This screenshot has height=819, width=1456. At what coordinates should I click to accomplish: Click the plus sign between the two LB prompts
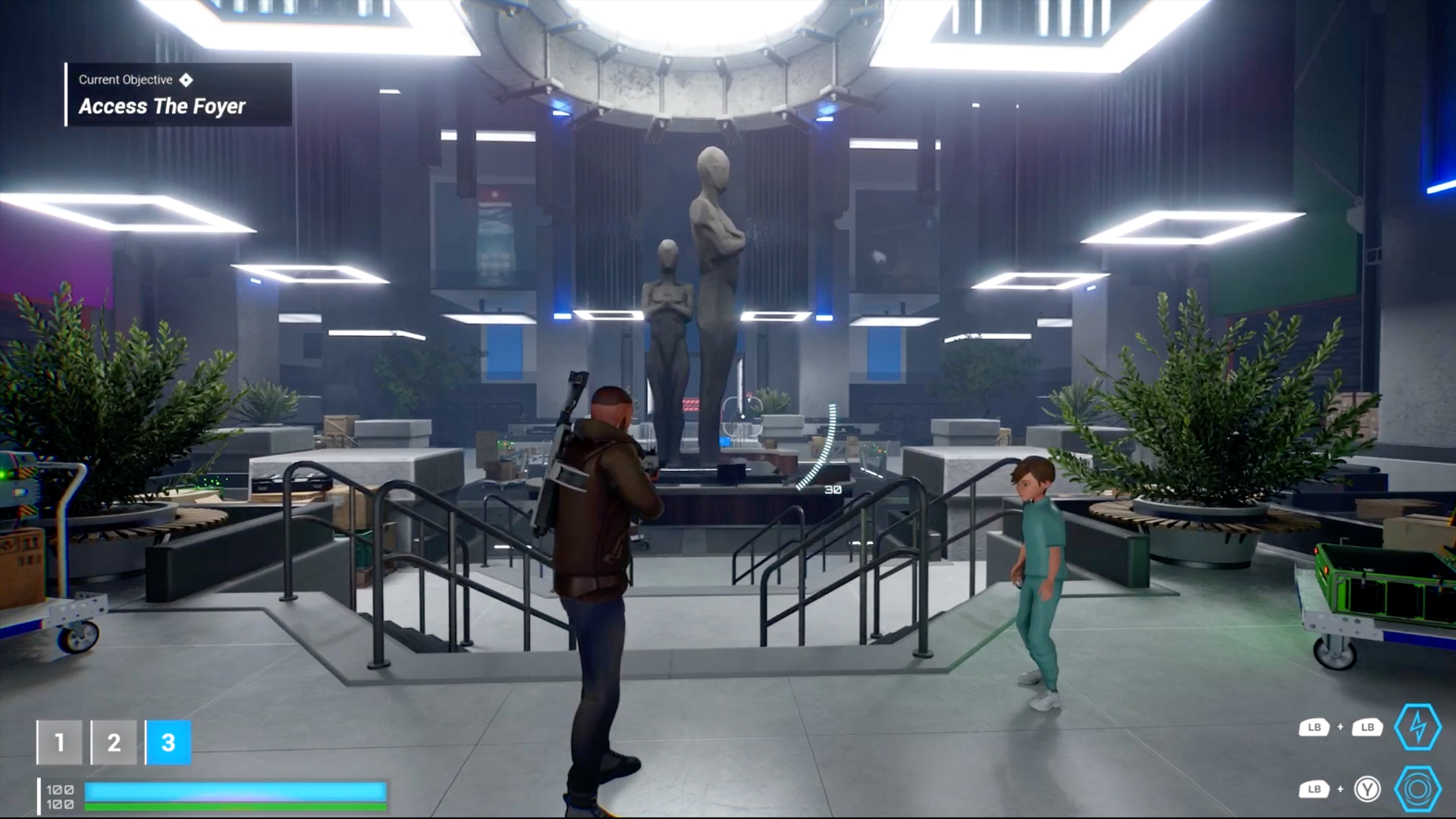coord(1341,726)
